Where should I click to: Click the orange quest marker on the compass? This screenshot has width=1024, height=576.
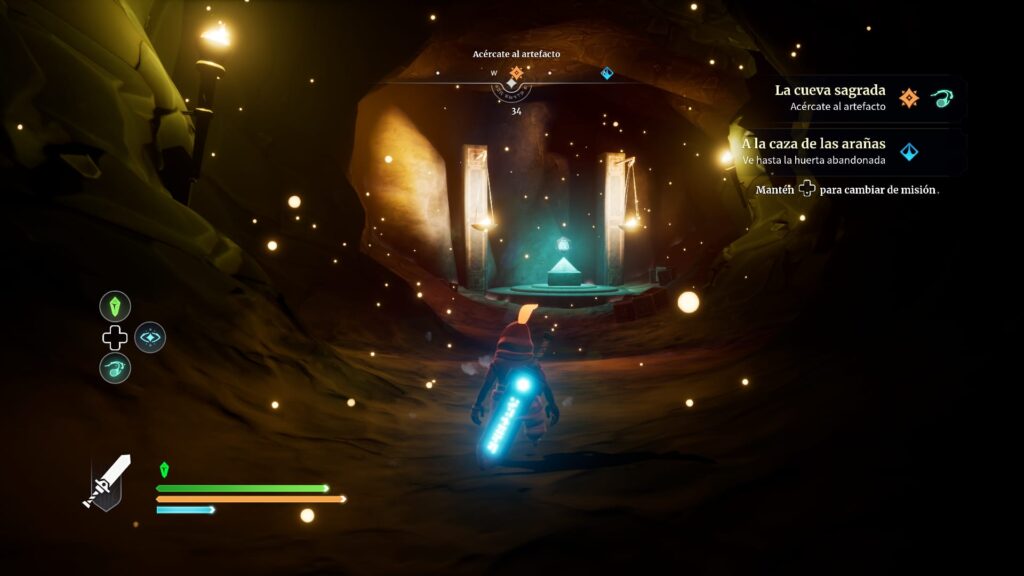click(516, 72)
